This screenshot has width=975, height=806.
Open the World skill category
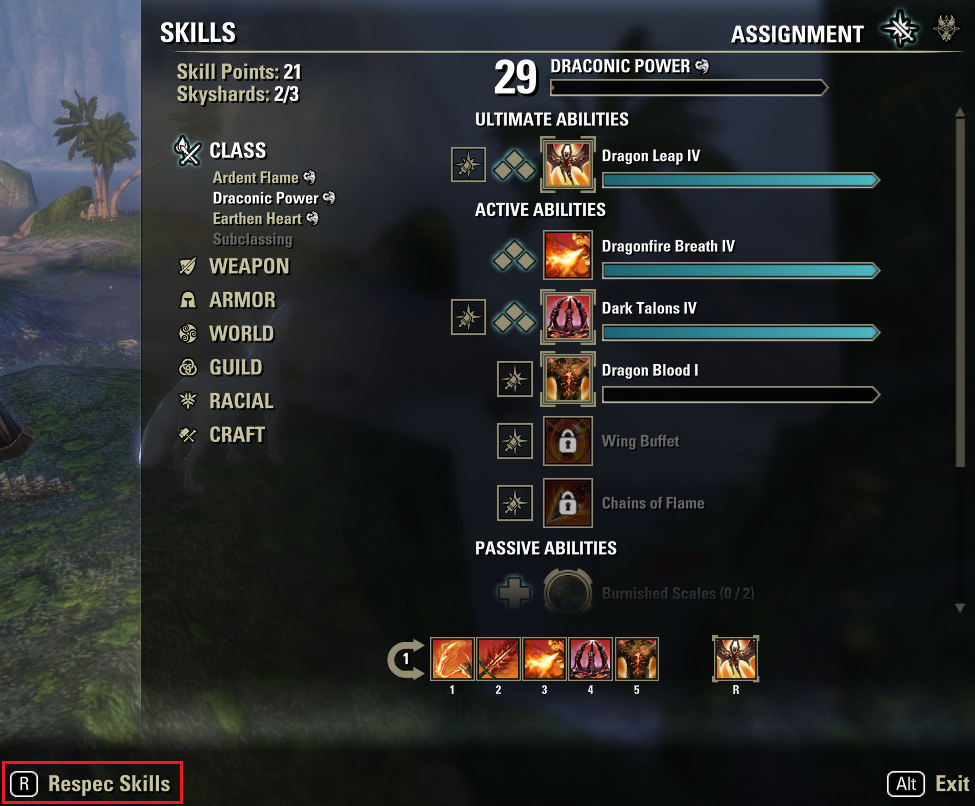[x=241, y=334]
